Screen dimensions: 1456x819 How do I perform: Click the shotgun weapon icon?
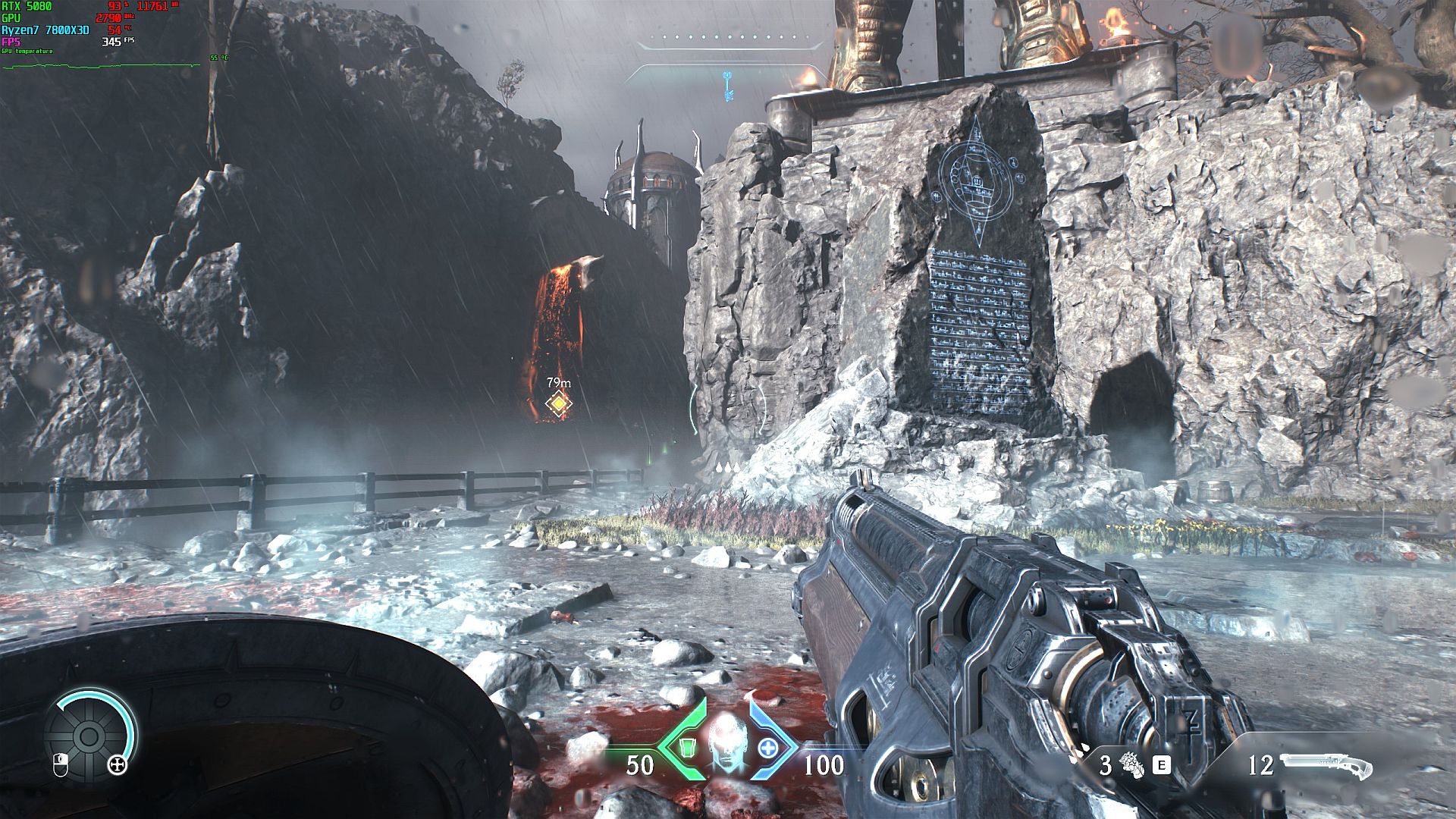pyautogui.click(x=1326, y=766)
